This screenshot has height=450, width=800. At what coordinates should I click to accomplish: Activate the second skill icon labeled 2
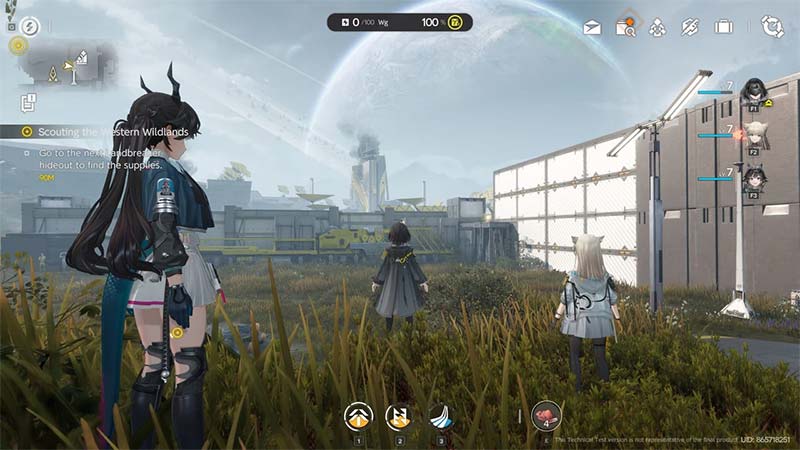click(400, 415)
